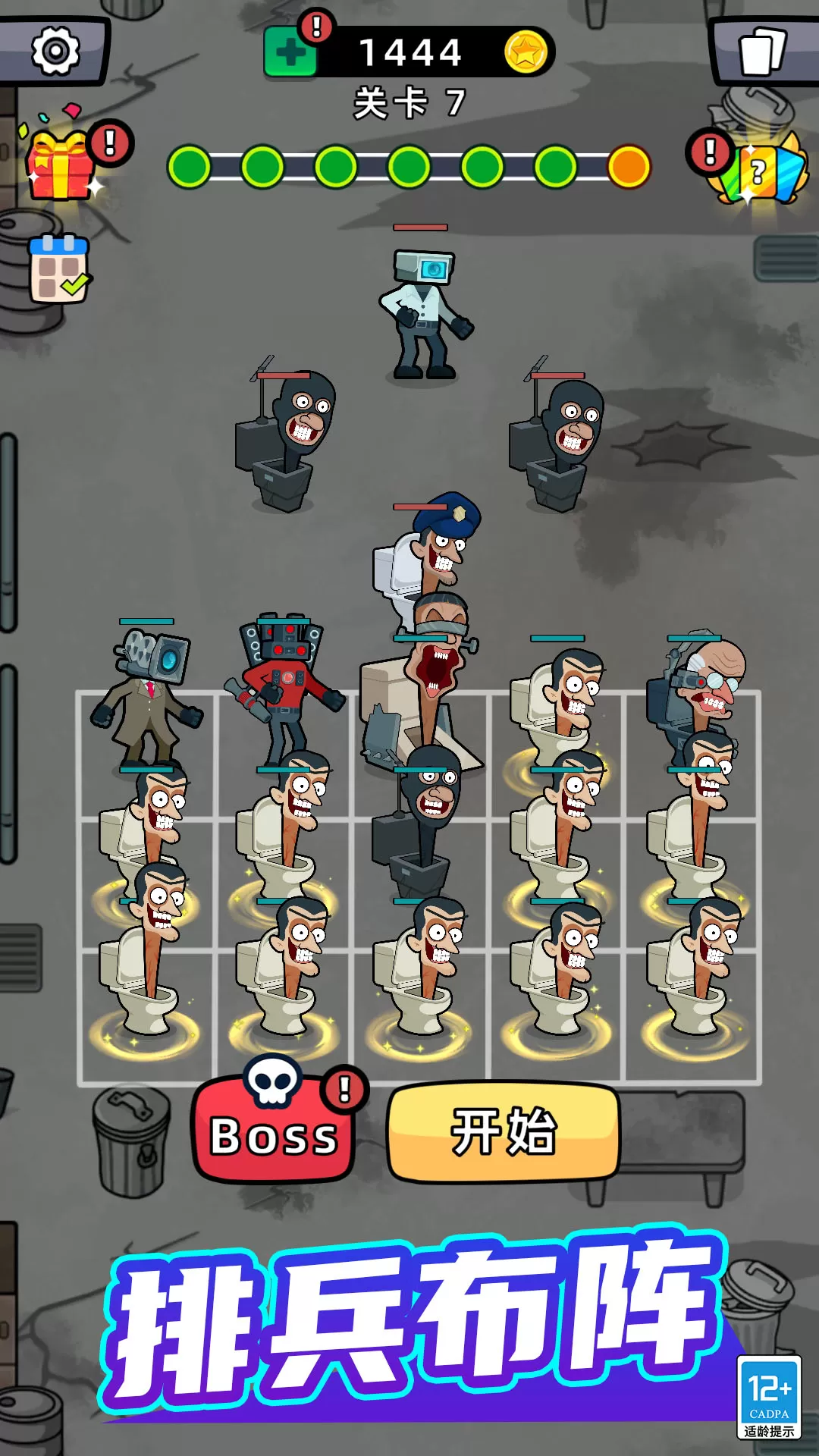The height and width of the screenshot is (1456, 819).
Task: Open the gear settings menu
Action: [55, 51]
